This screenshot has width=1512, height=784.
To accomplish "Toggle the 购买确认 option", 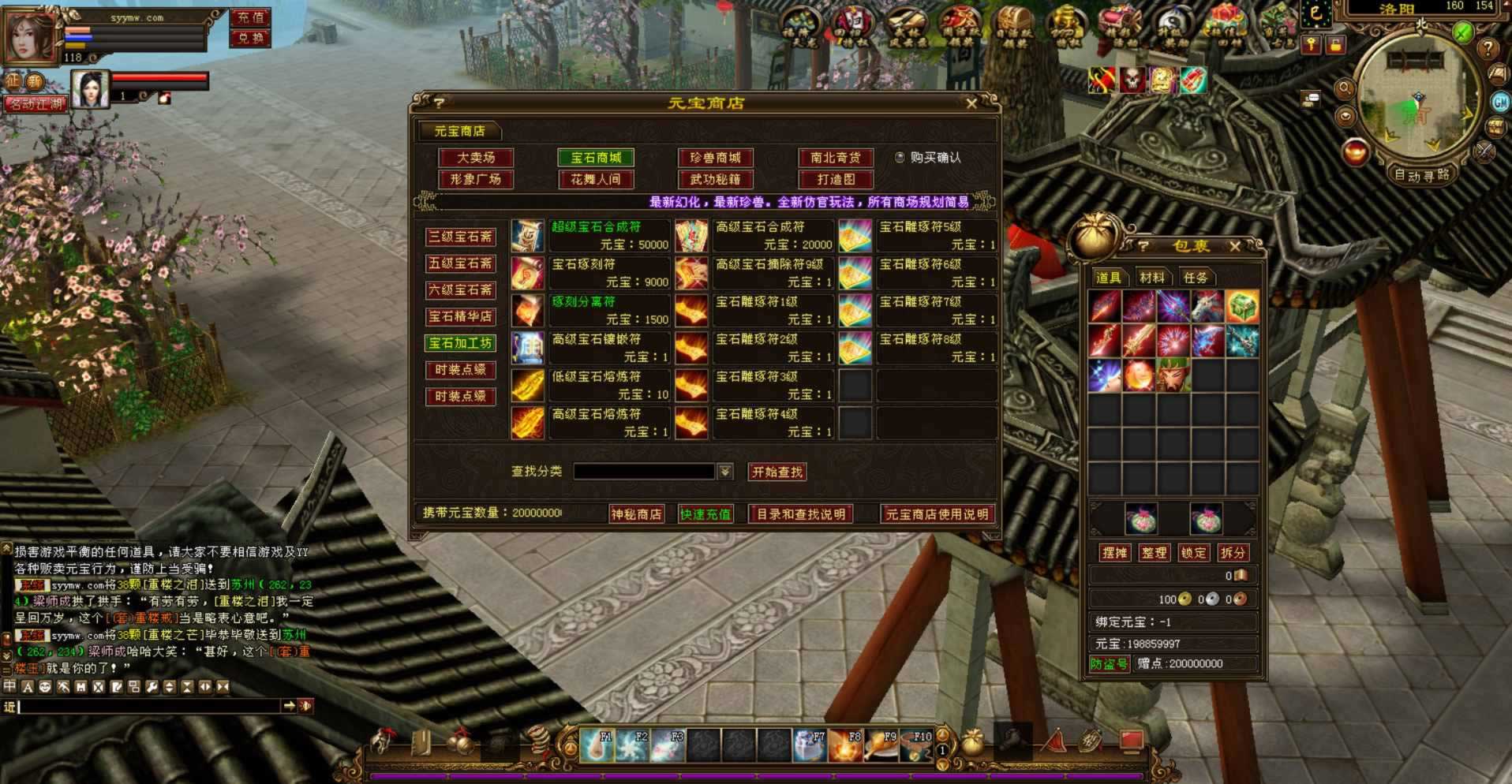I will coord(900,158).
